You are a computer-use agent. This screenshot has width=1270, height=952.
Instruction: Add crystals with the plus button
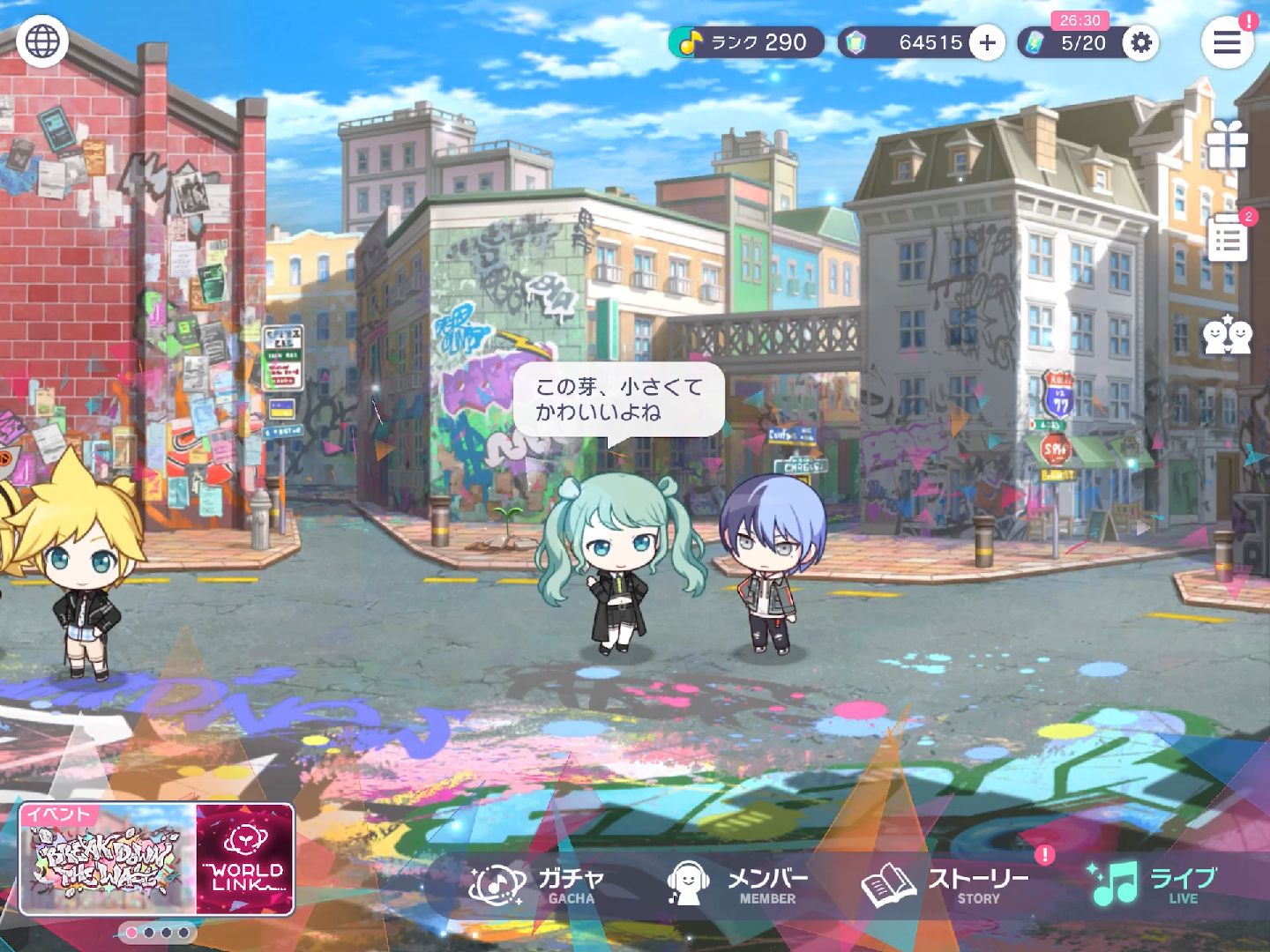(x=987, y=42)
